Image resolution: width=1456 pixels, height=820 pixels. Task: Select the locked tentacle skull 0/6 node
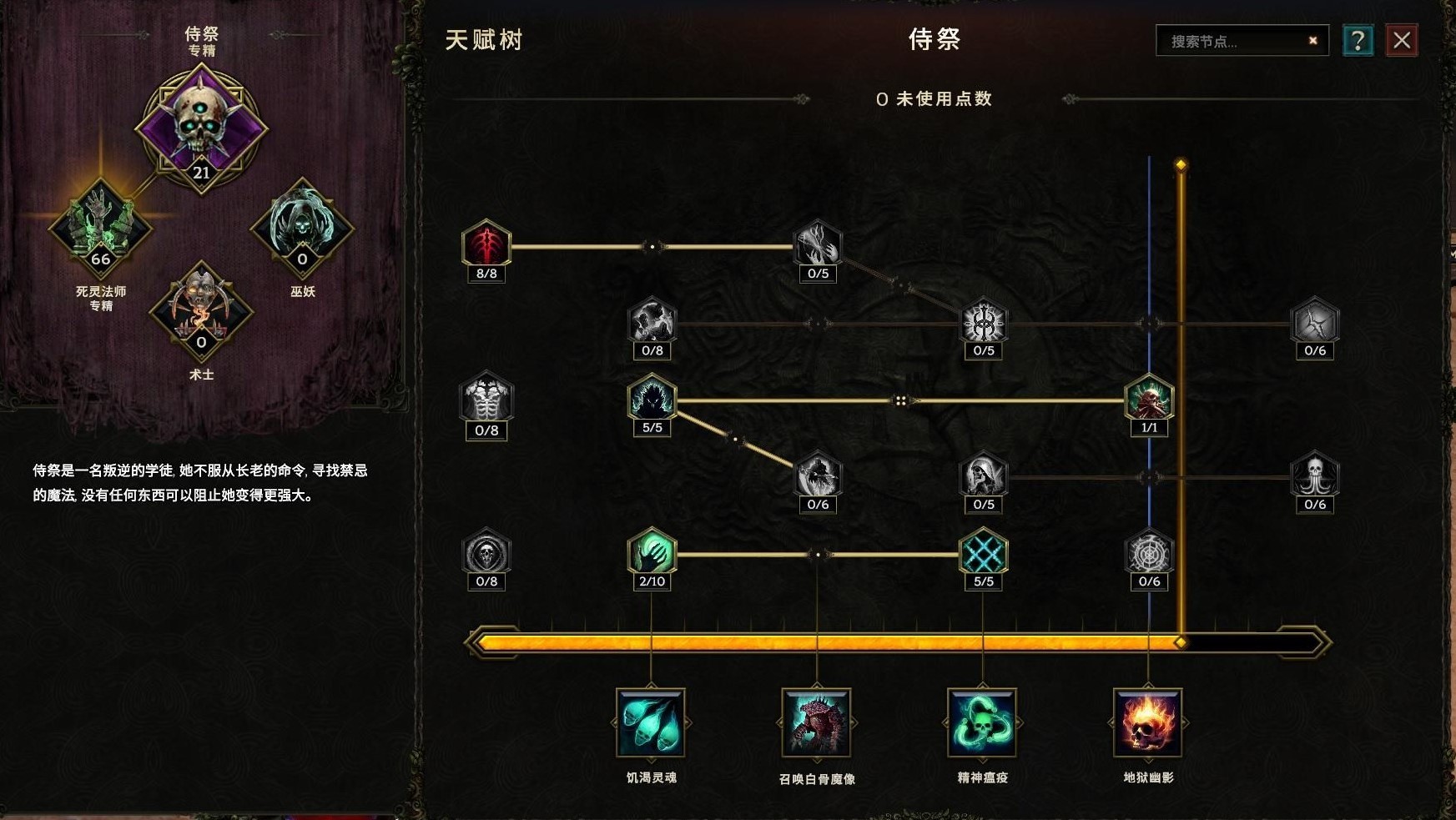(x=1315, y=475)
